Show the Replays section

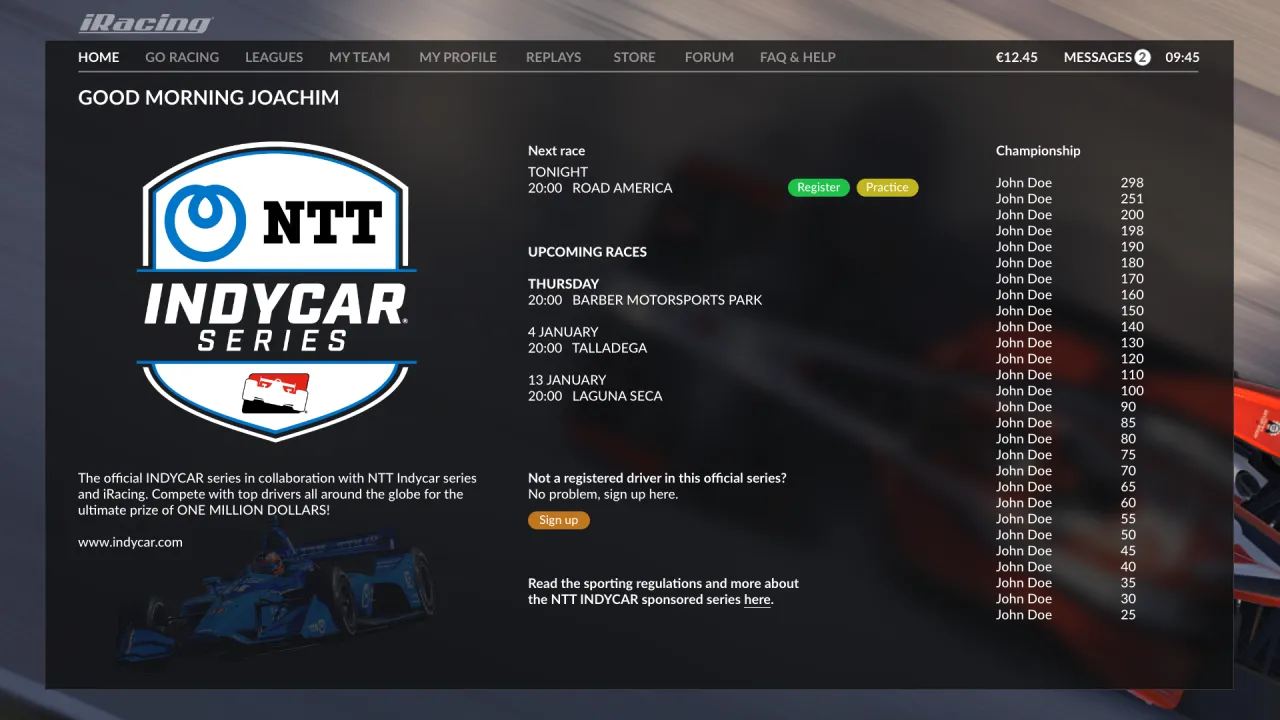tap(553, 57)
